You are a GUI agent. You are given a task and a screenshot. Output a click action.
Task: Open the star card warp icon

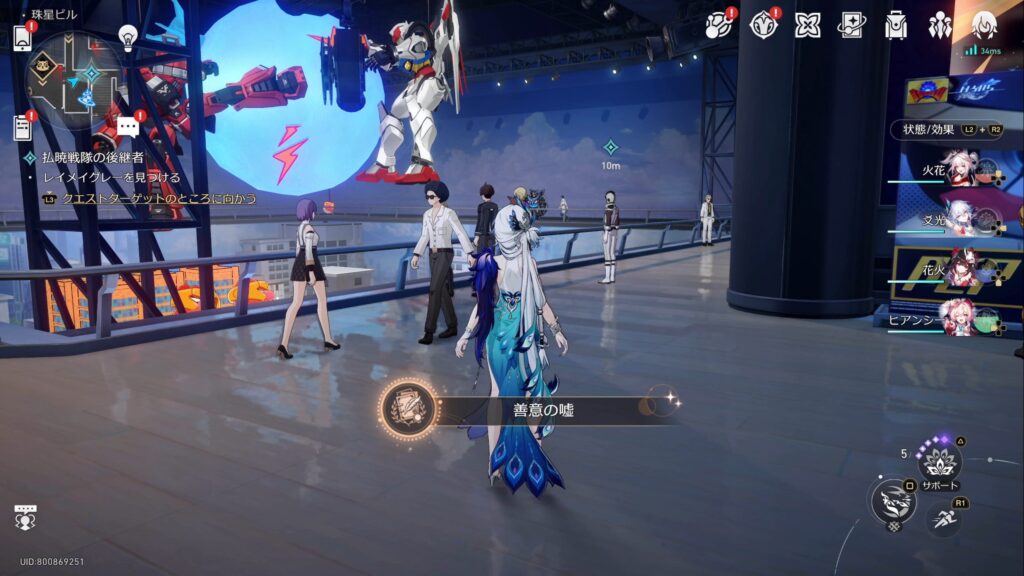click(x=852, y=25)
